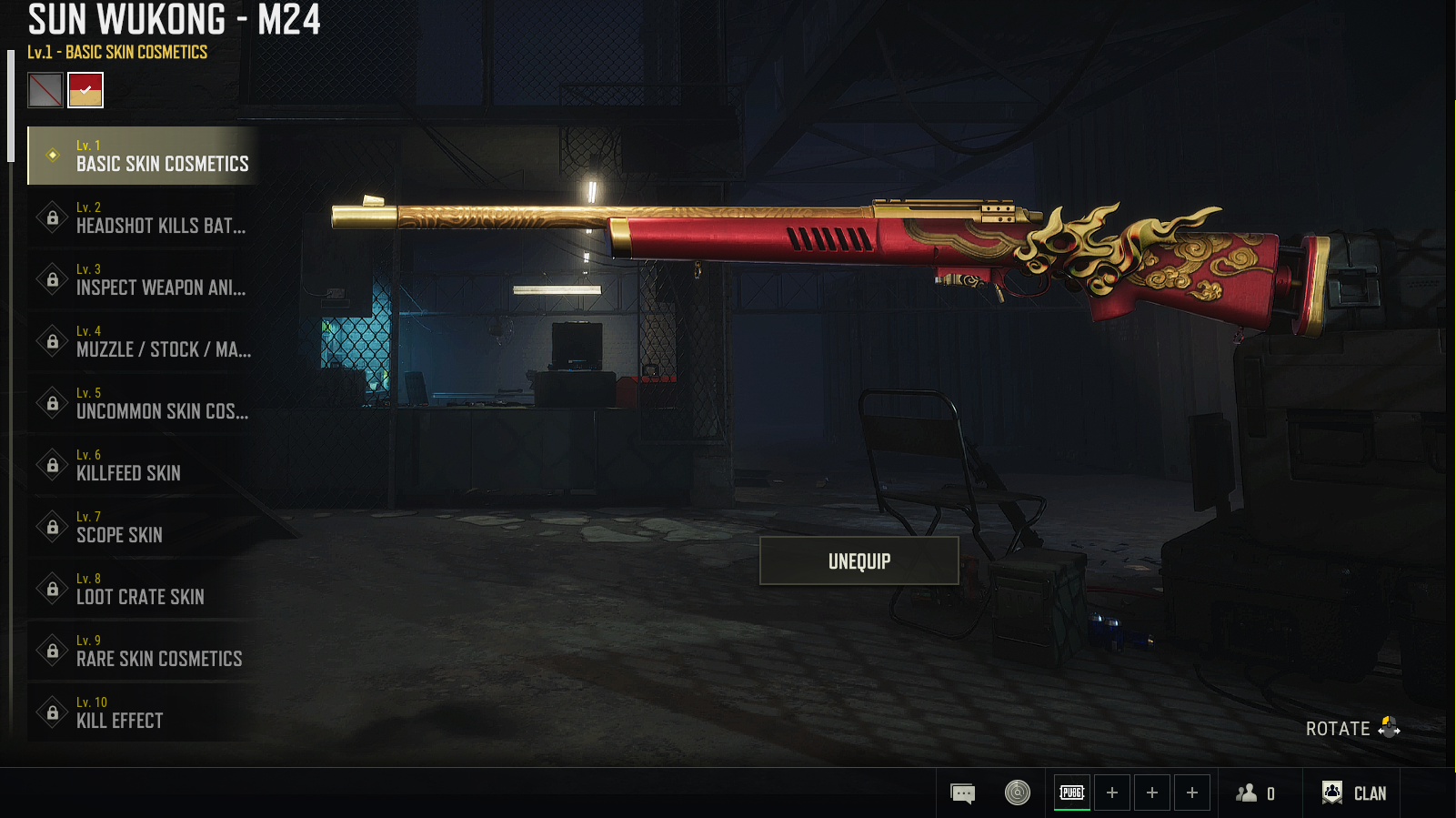Screen dimensions: 1456x818
Task: Choose the Lv. 10 Kill Effect entry
Action: click(x=144, y=712)
